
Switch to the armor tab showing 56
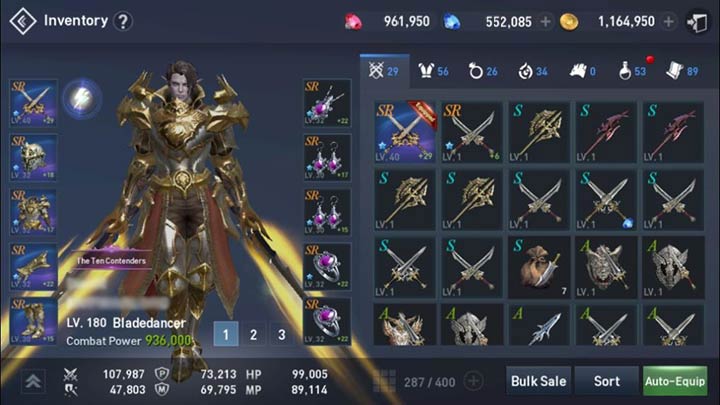[435, 71]
